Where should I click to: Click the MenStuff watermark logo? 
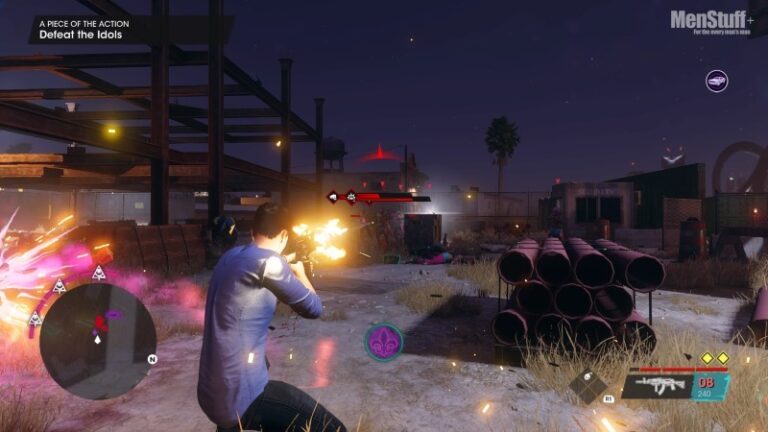tap(712, 21)
